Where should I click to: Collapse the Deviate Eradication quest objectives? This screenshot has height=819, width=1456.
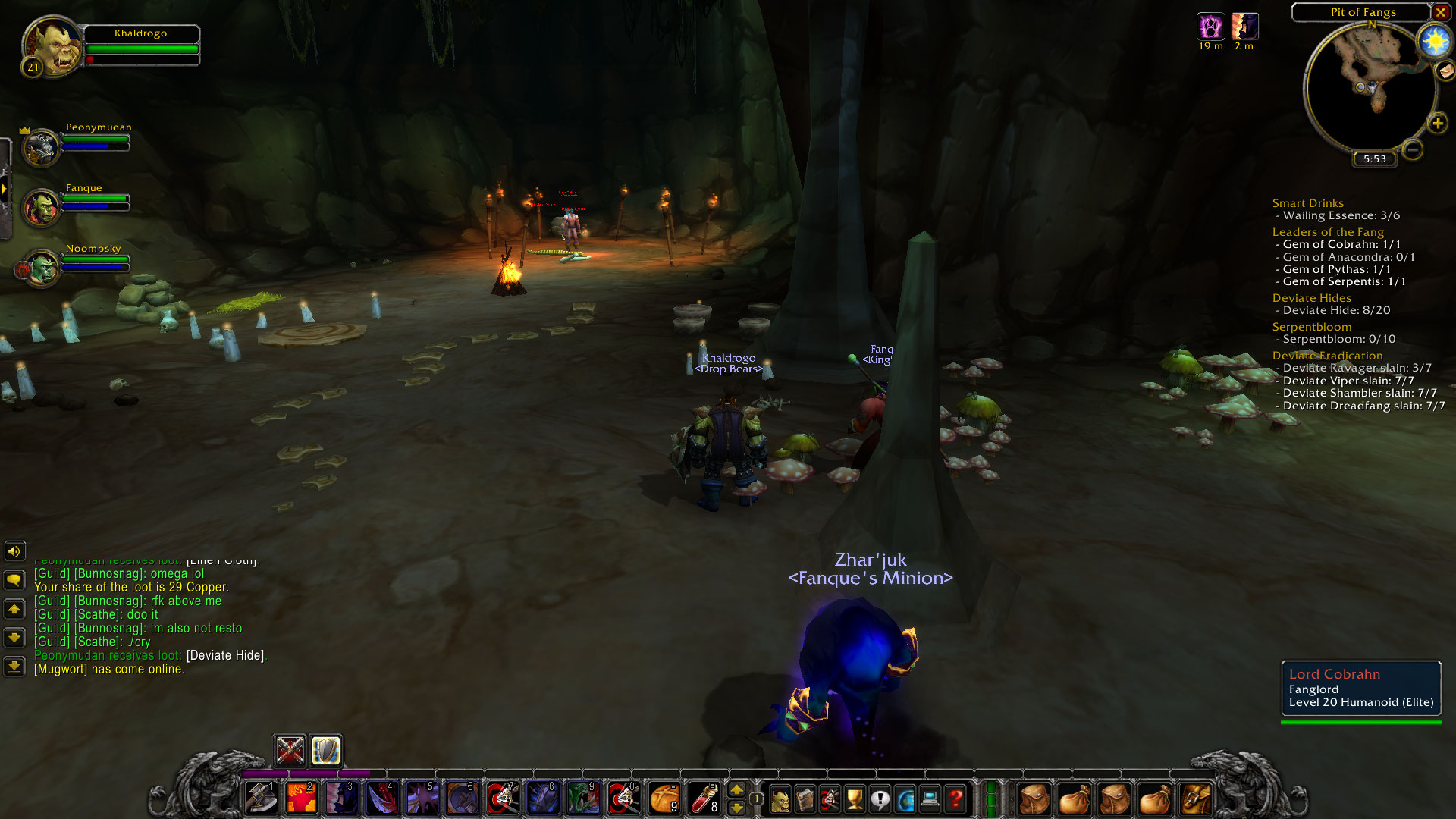(x=1328, y=355)
